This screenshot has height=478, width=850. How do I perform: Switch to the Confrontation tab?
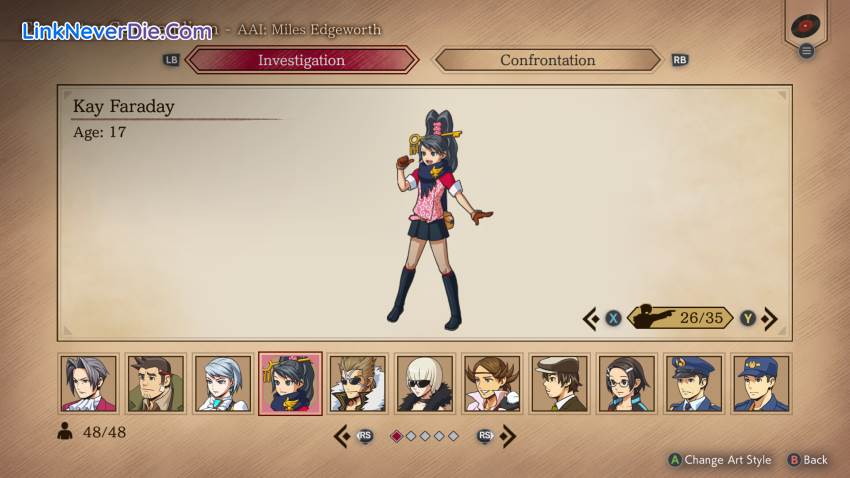coord(547,60)
